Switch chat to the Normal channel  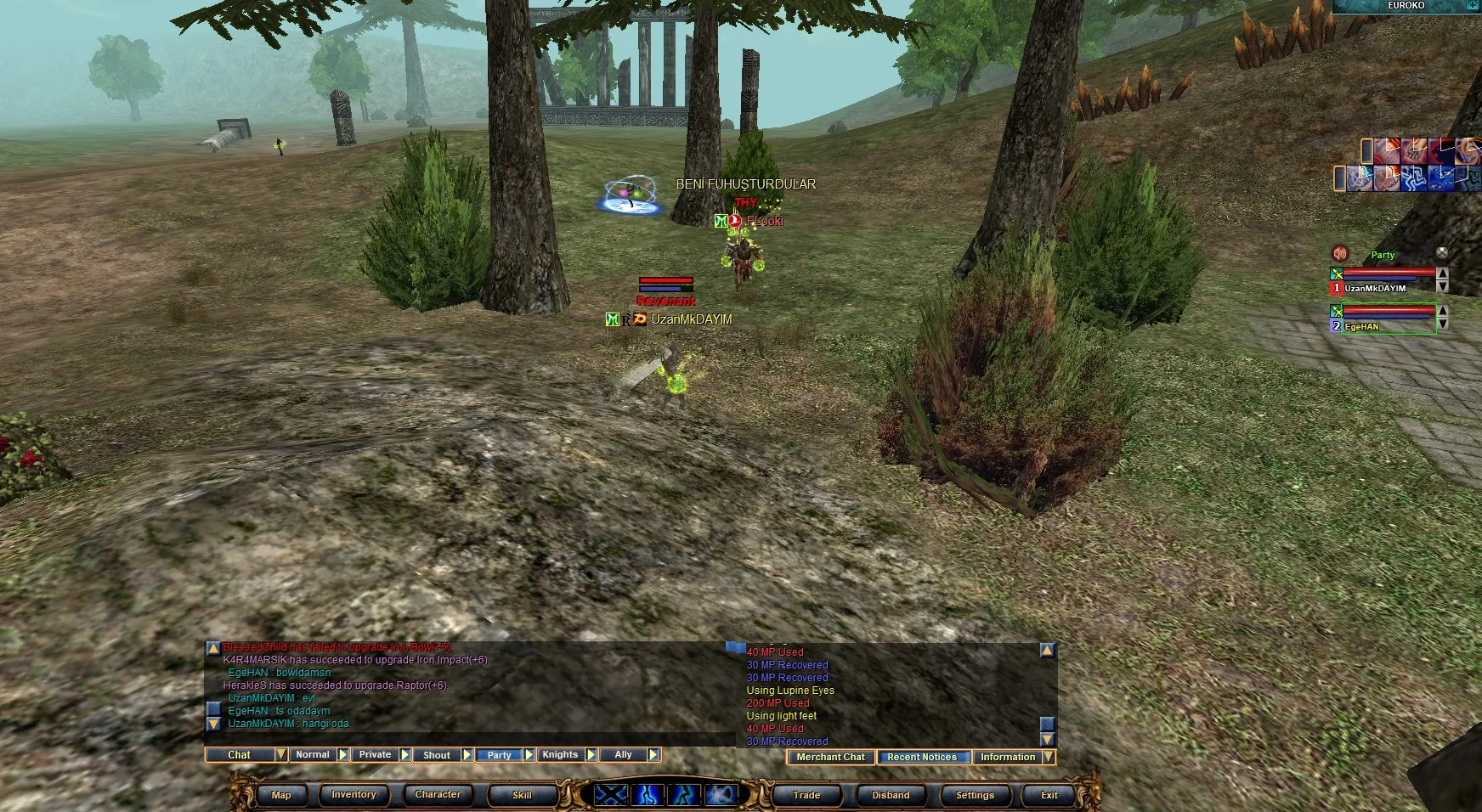[x=313, y=754]
